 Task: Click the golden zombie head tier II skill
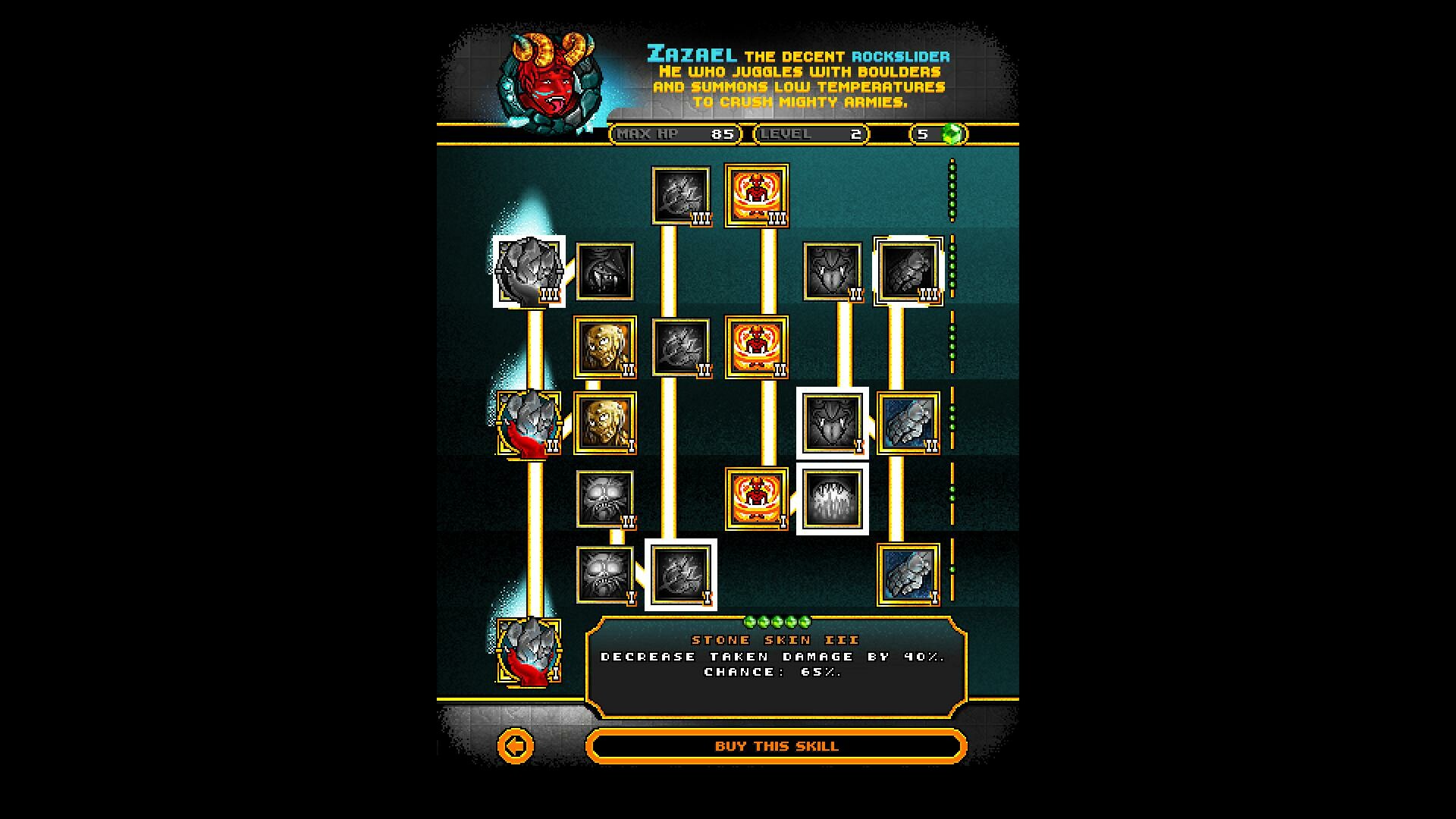(x=604, y=347)
